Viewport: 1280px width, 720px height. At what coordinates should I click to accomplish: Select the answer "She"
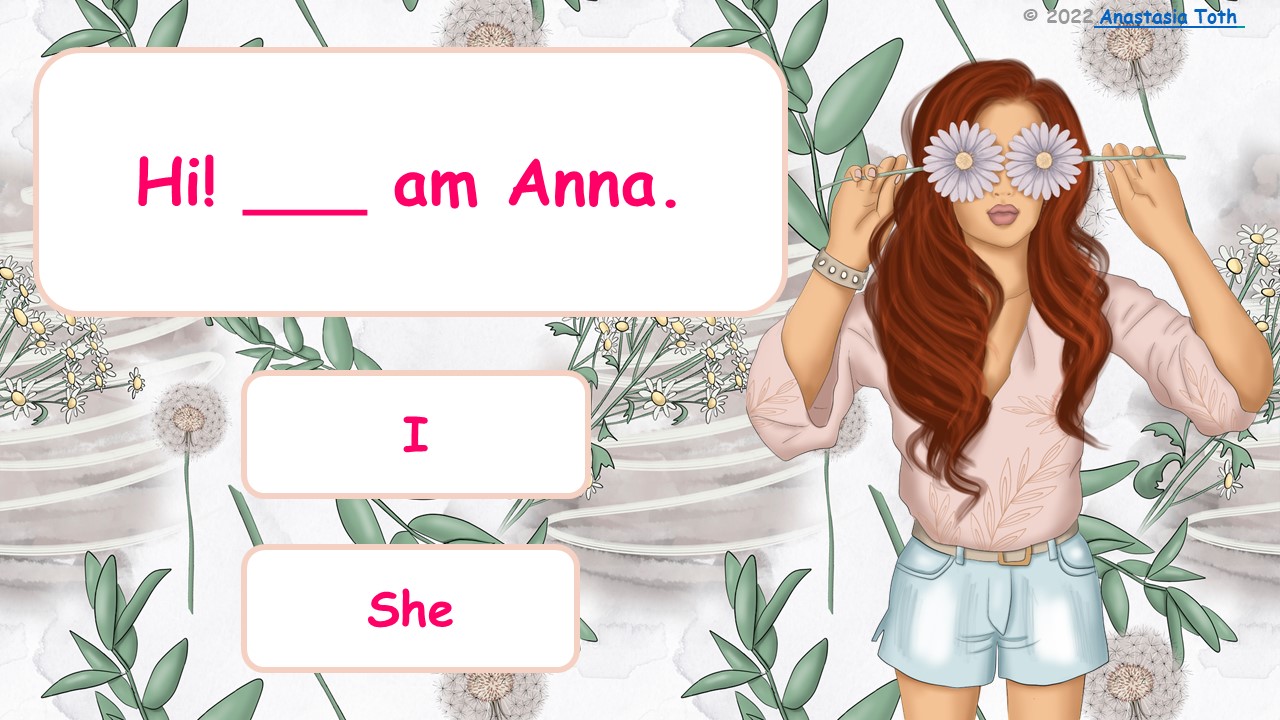tap(412, 608)
